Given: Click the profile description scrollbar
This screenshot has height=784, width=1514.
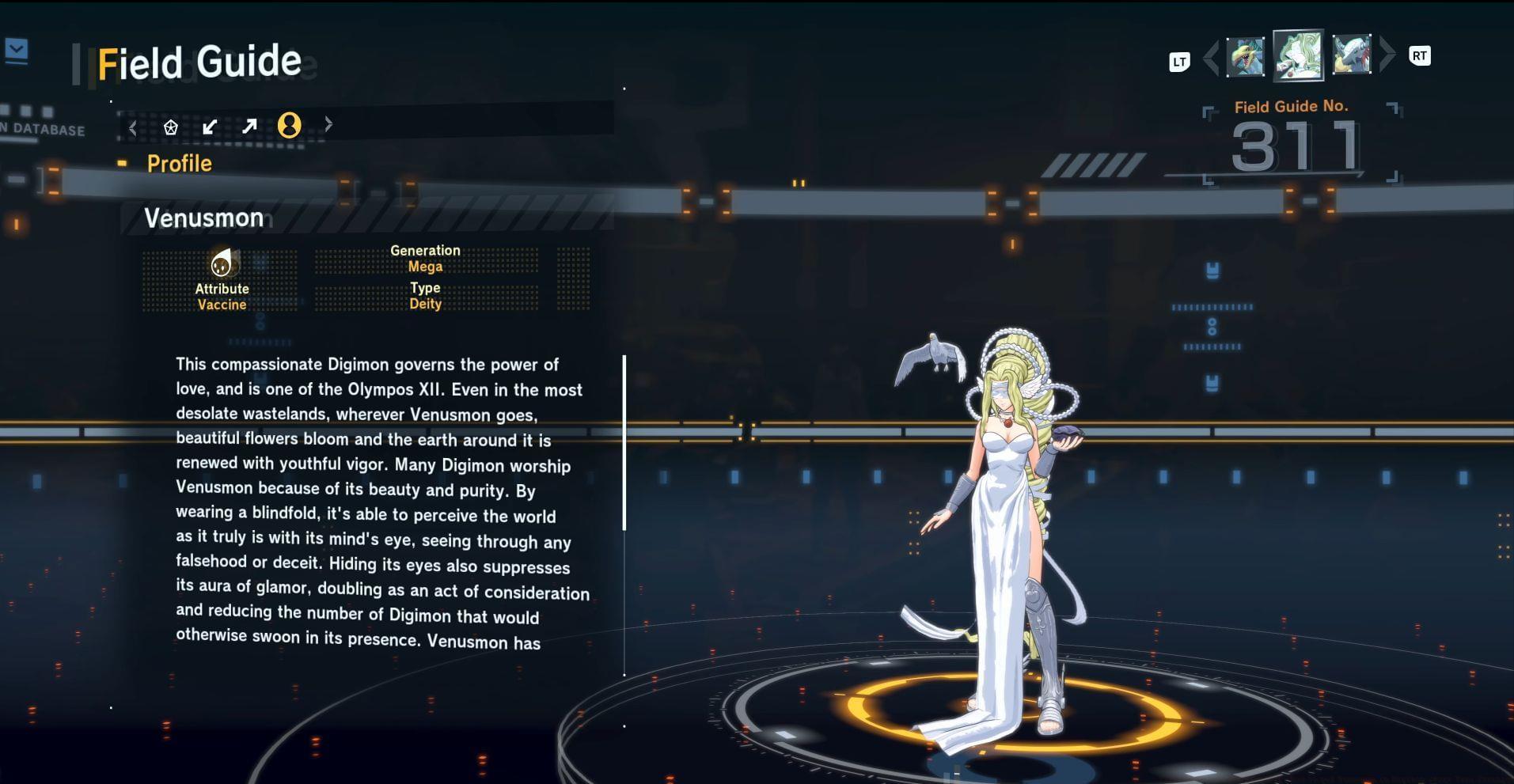Looking at the screenshot, I should tap(624, 443).
